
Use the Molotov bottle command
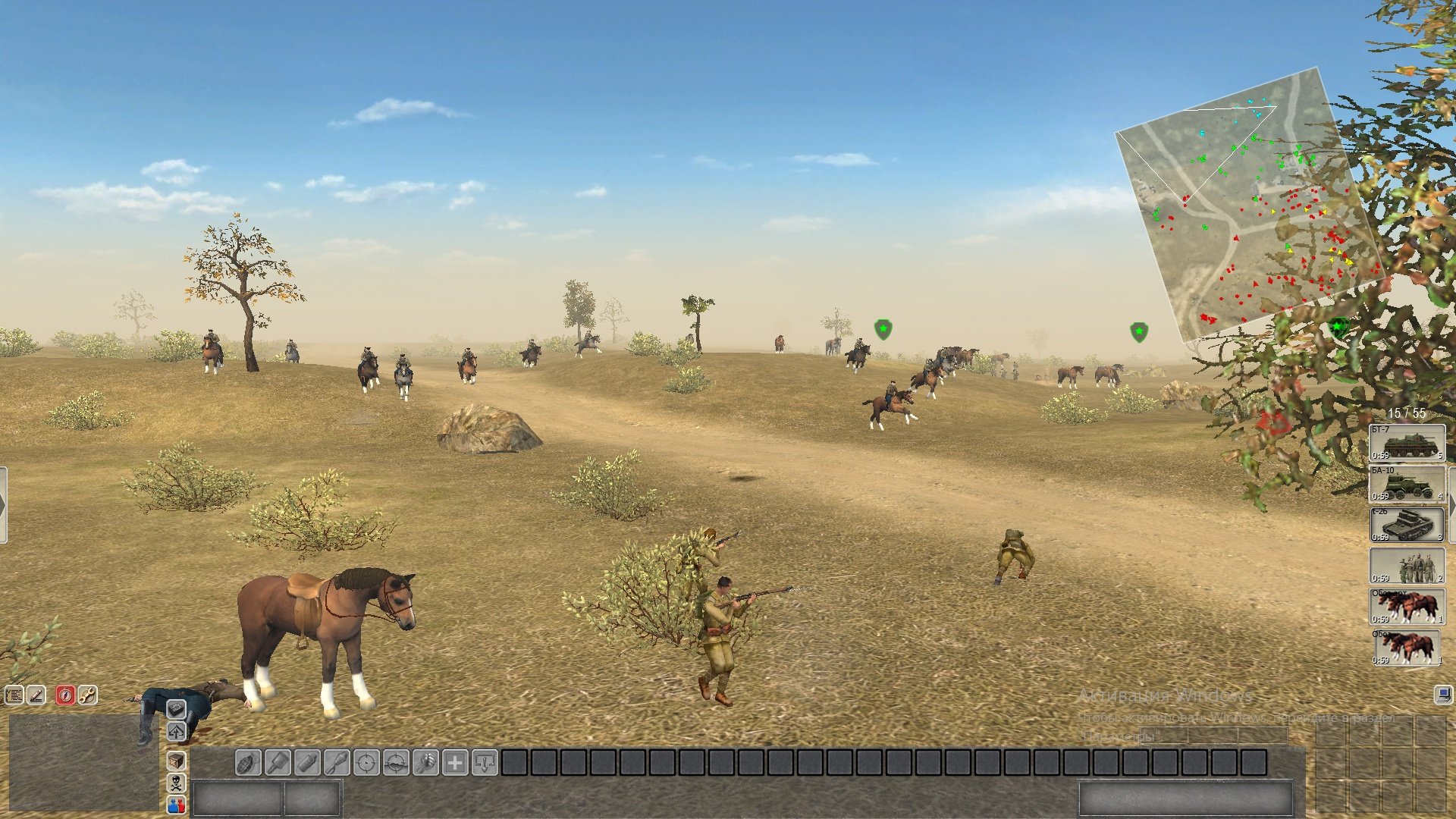point(307,762)
